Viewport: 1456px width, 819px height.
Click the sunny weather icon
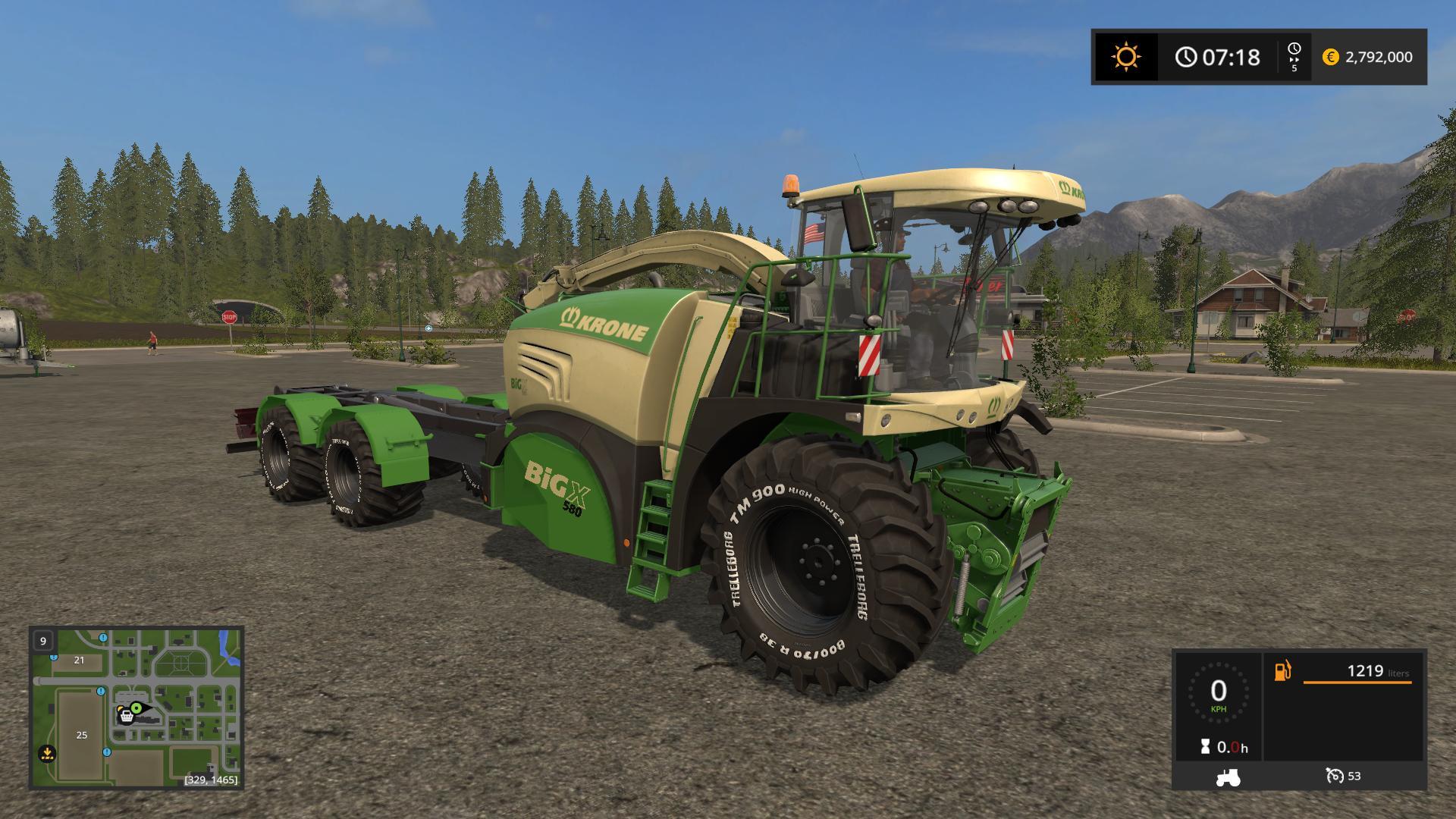(1125, 57)
